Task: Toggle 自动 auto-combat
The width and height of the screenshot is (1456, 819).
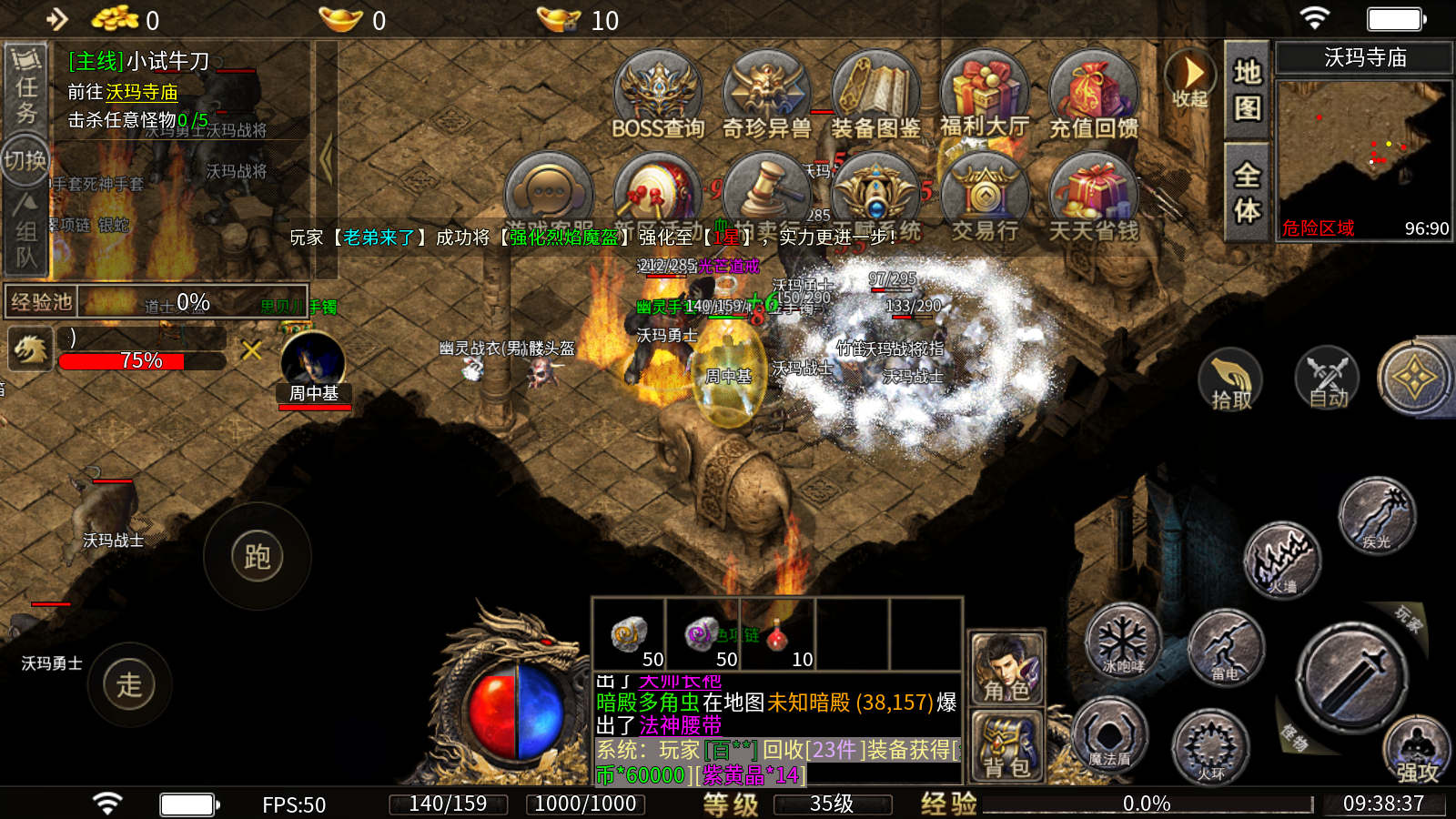Action: click(x=1328, y=380)
